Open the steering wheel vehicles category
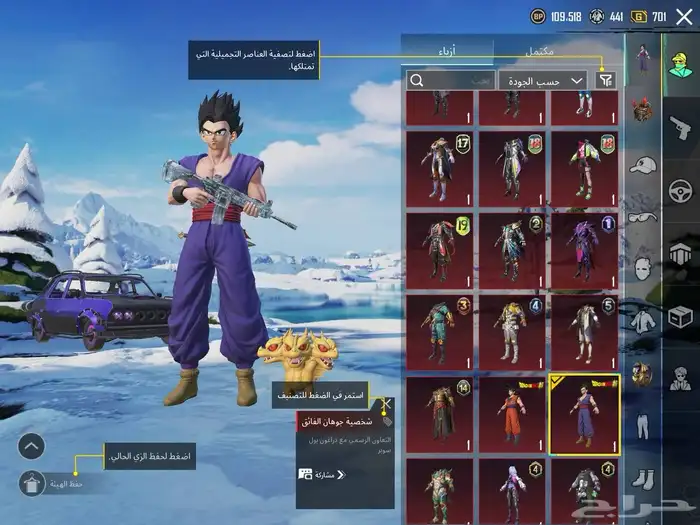The width and height of the screenshot is (700, 525). (680, 189)
